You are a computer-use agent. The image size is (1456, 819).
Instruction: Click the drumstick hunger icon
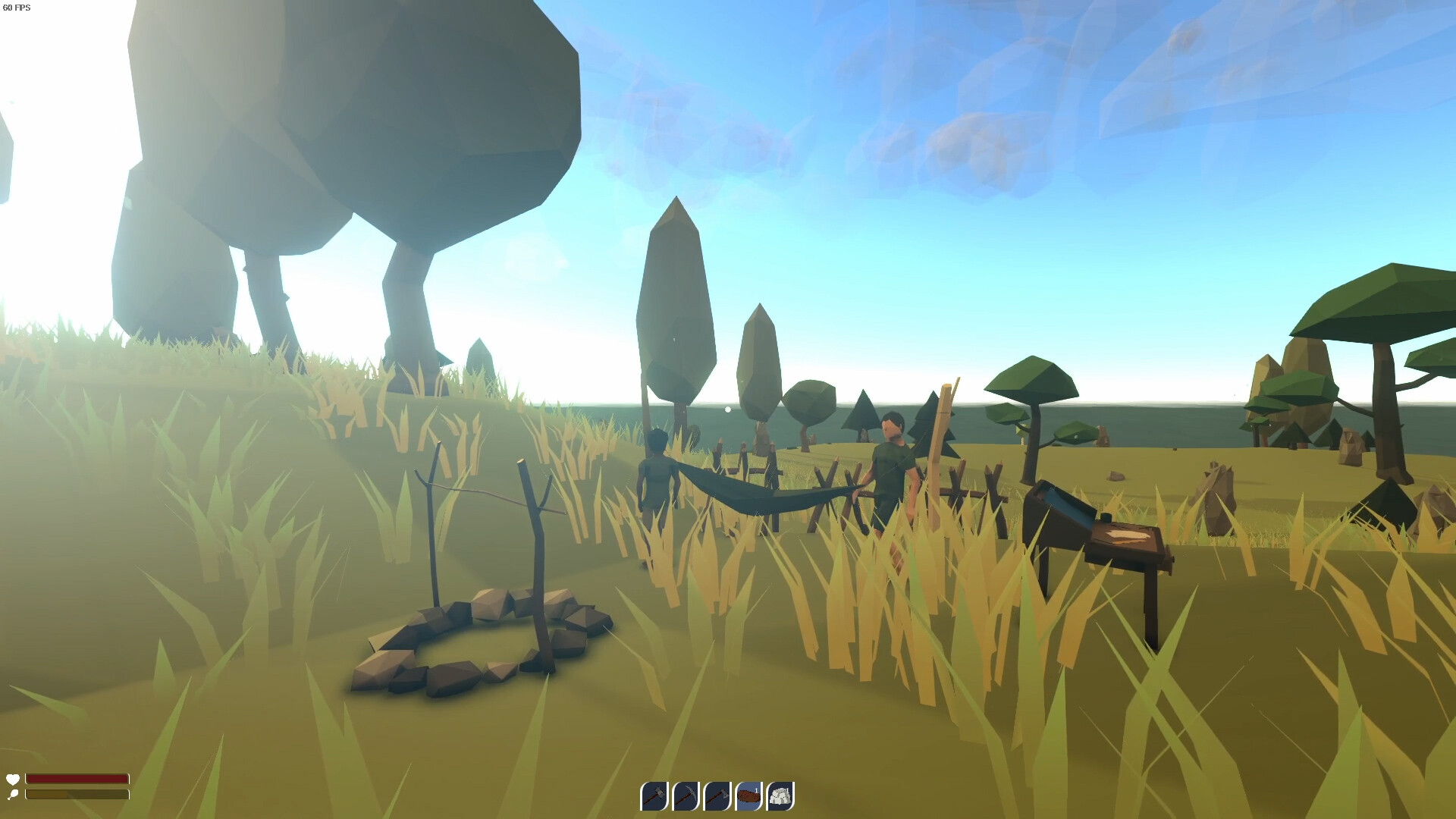13,795
